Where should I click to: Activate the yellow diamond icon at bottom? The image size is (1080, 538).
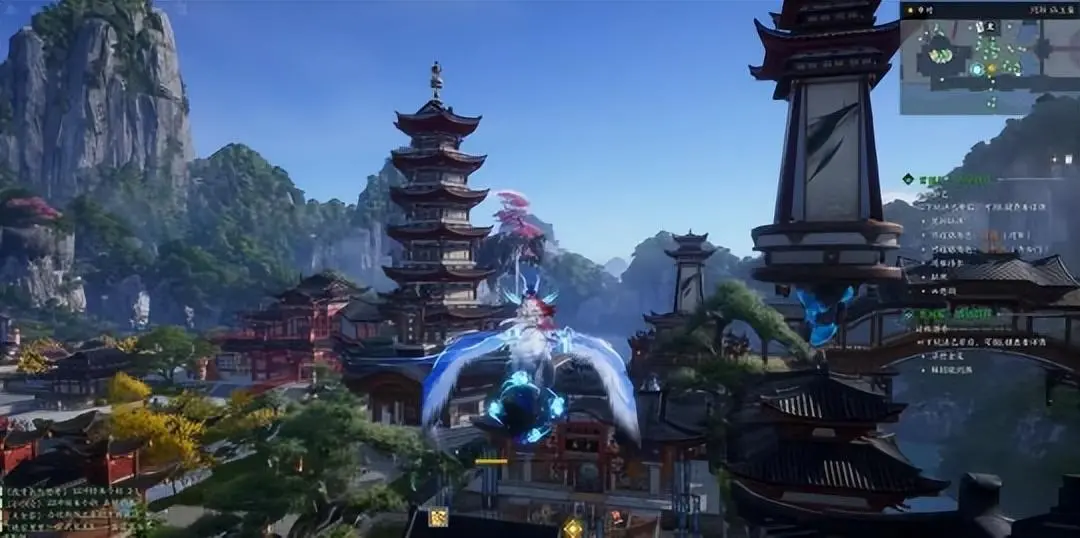click(572, 526)
